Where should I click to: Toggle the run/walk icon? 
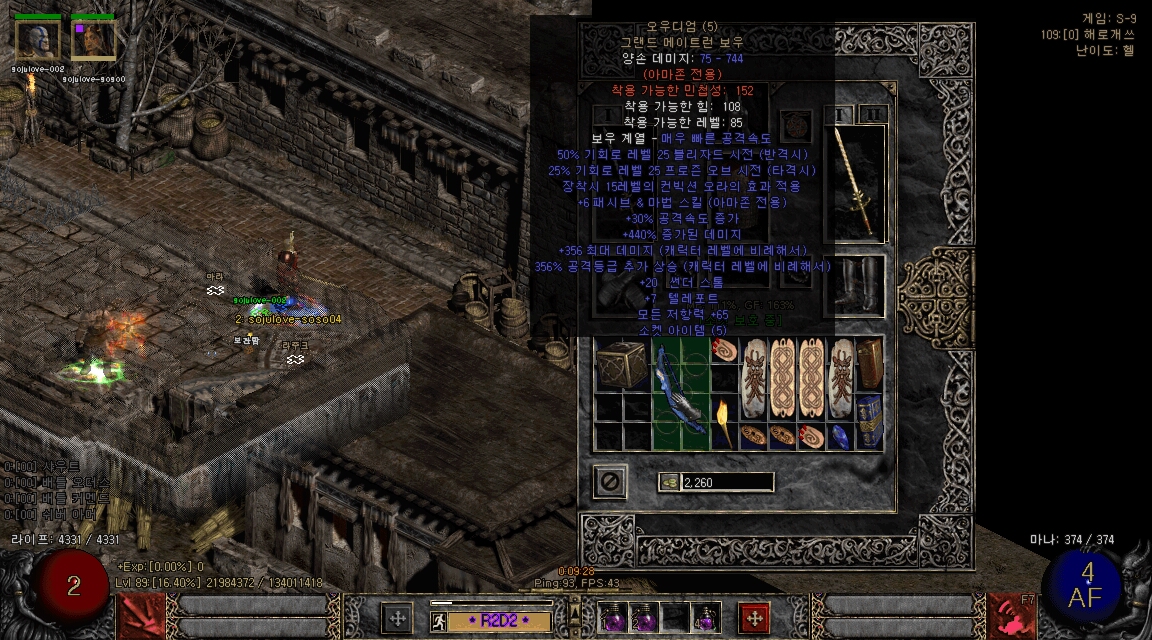click(x=439, y=620)
